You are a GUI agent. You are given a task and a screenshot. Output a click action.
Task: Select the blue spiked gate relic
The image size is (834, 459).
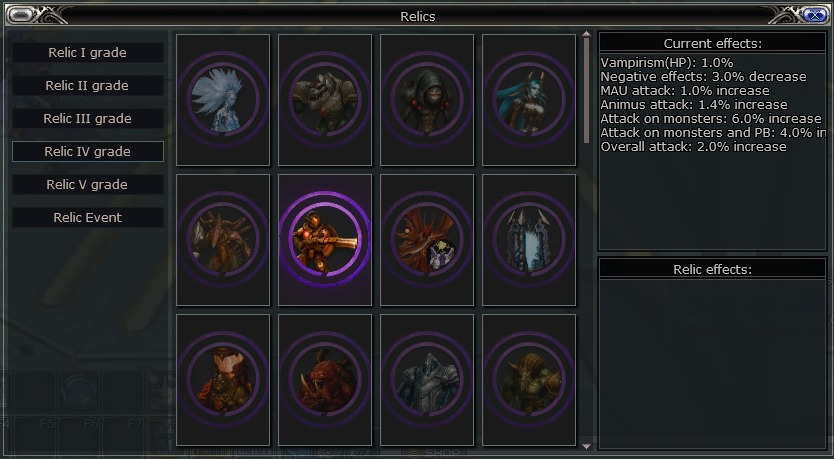529,240
